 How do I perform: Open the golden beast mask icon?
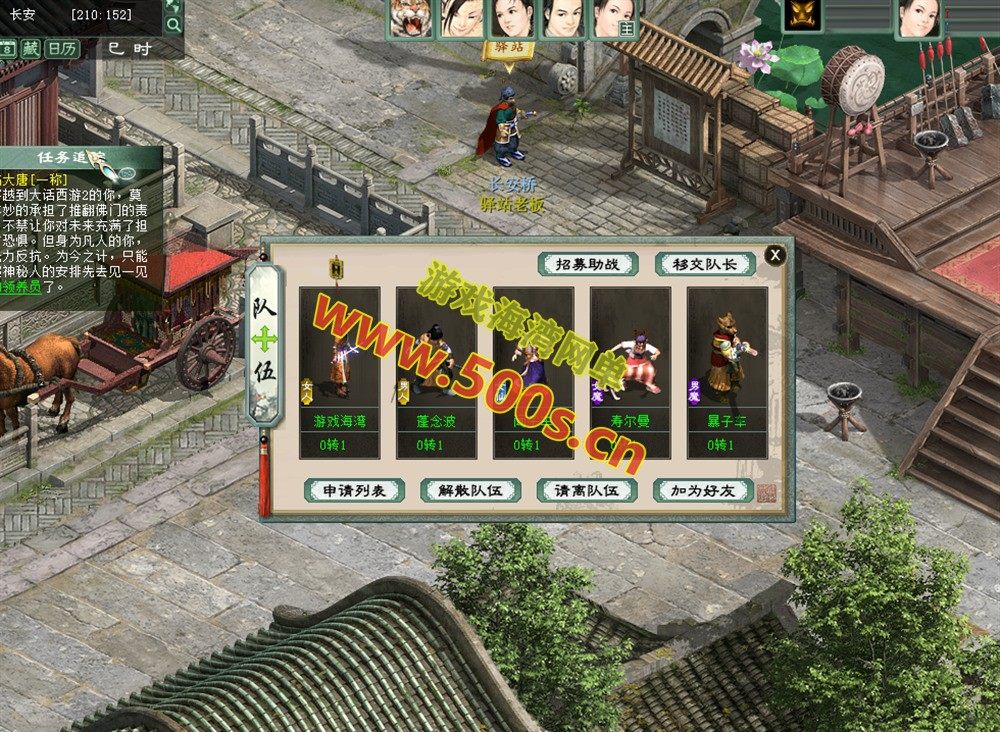pyautogui.click(x=801, y=15)
